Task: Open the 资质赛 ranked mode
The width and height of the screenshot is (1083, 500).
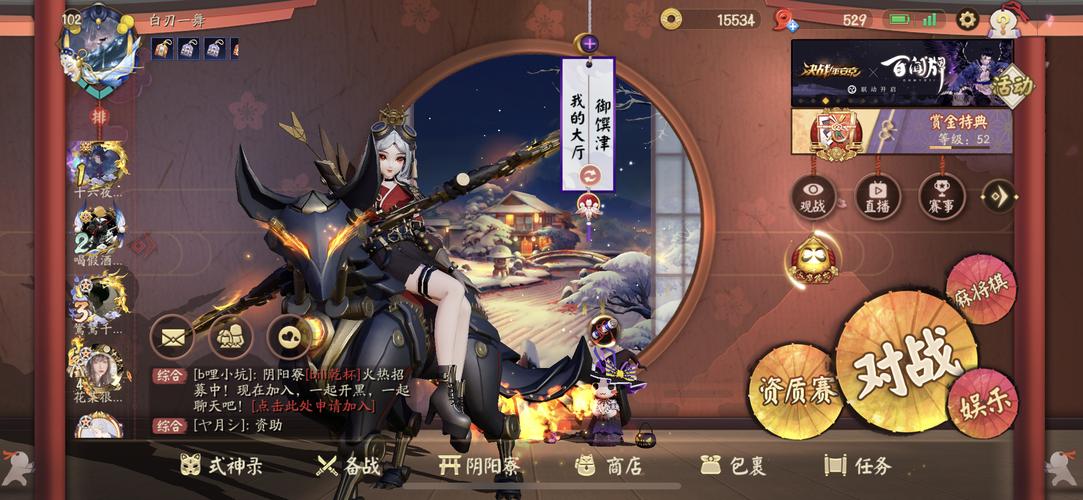Action: click(795, 389)
